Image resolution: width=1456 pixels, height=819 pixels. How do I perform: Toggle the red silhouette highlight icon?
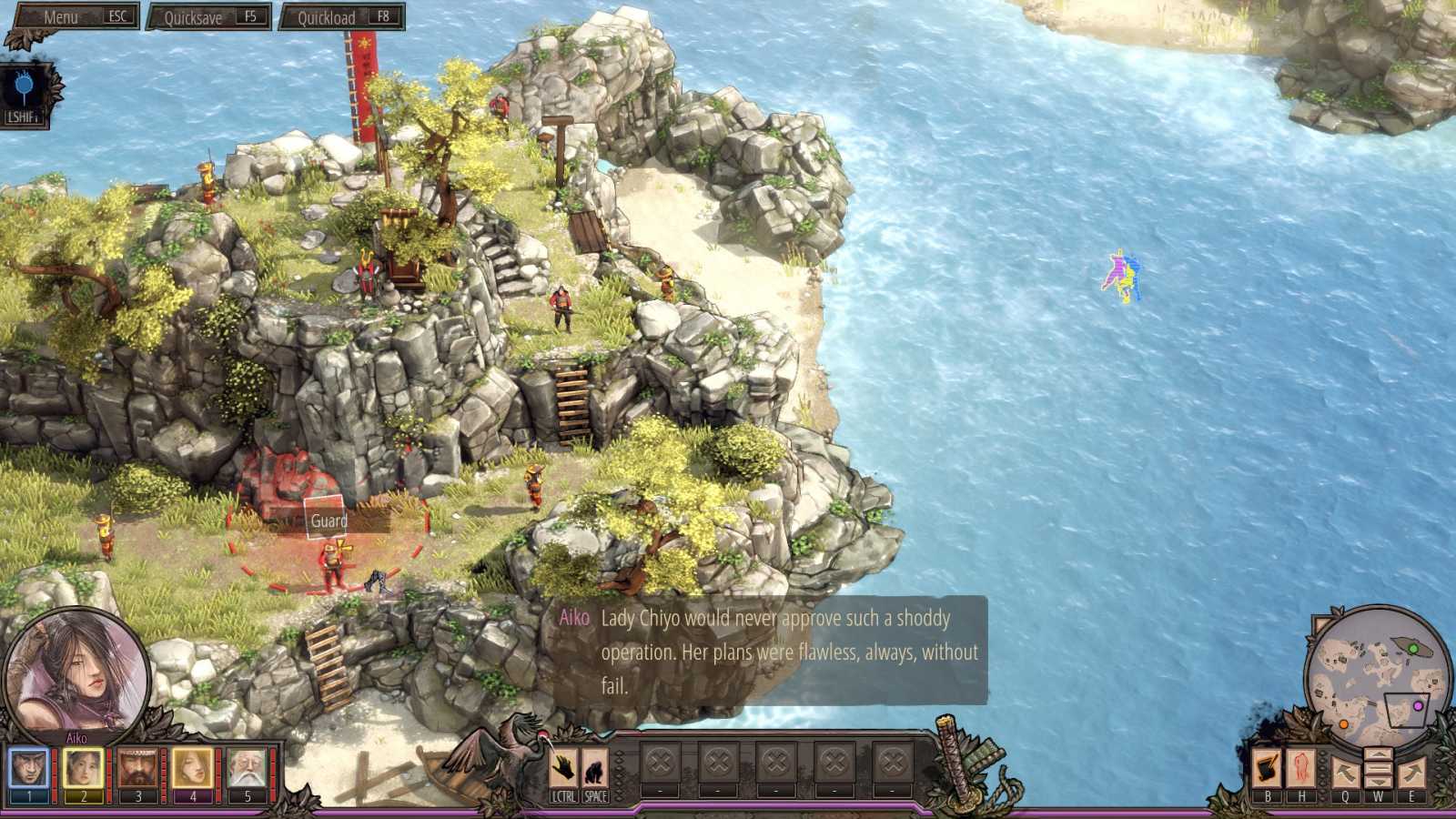click(x=1301, y=769)
